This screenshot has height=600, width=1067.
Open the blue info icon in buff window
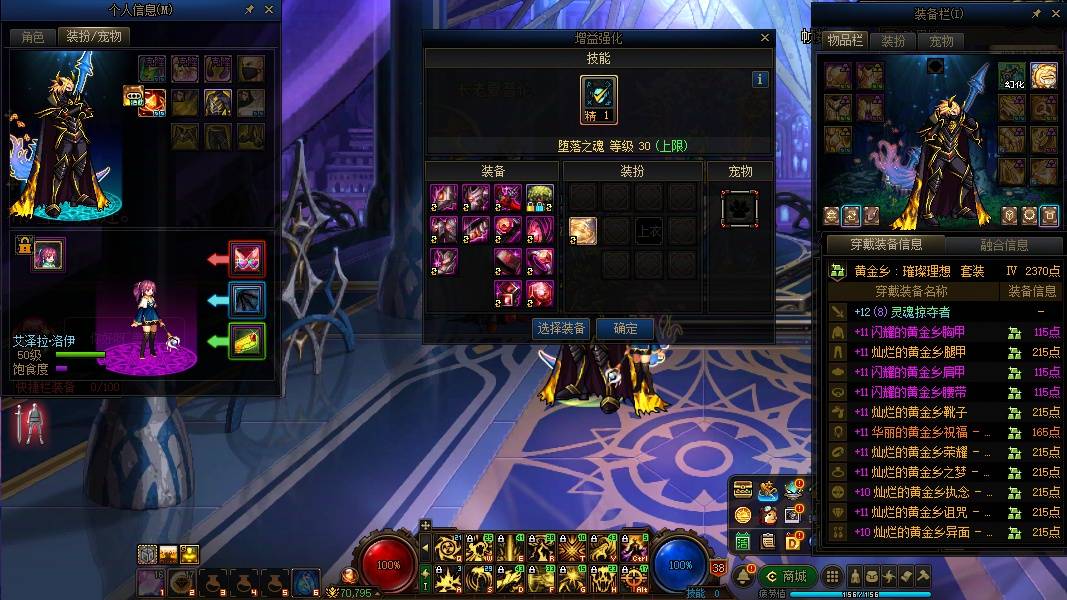760,79
